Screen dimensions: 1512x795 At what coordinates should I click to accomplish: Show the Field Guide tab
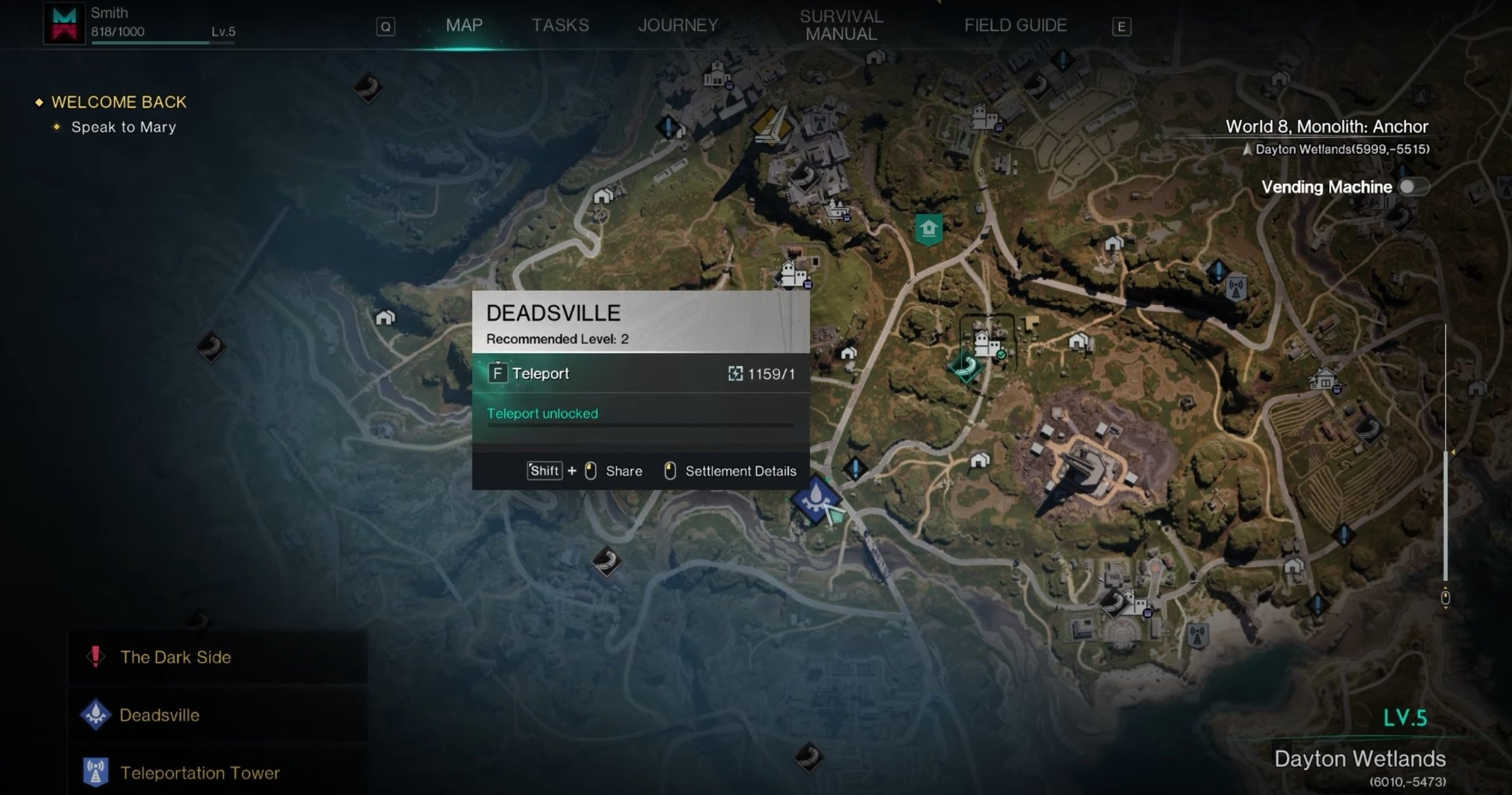click(1015, 25)
